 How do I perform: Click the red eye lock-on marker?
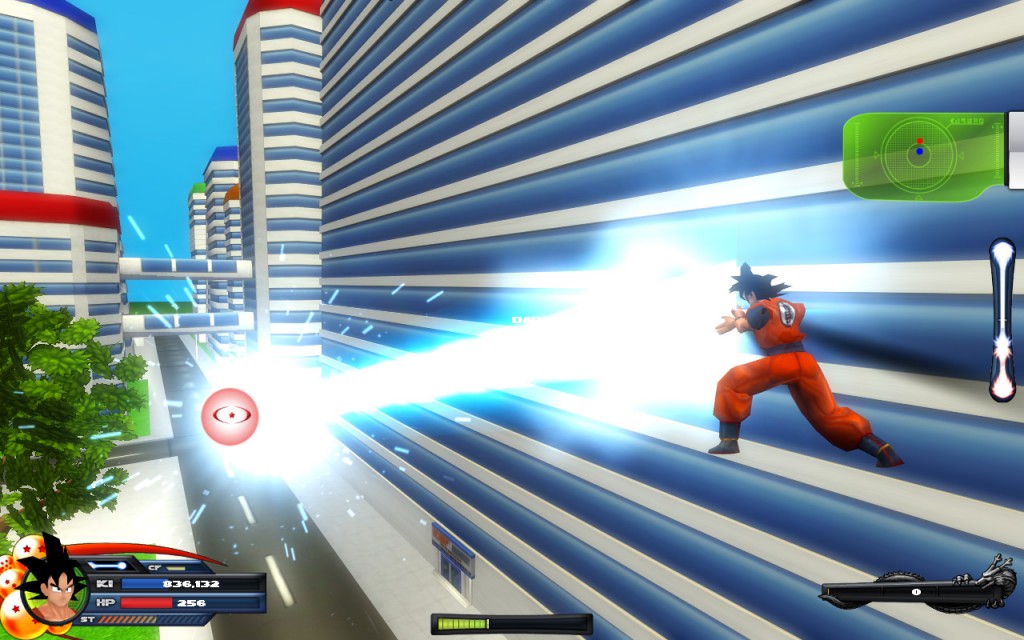[230, 416]
